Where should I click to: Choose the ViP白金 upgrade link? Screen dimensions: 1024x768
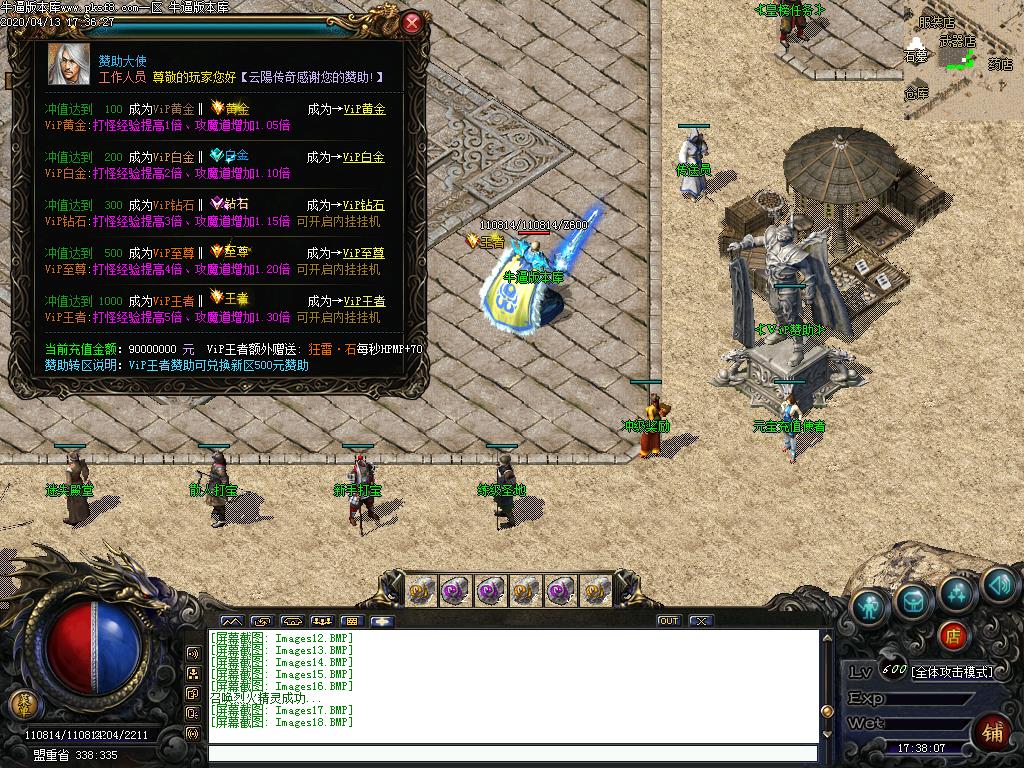click(x=365, y=157)
